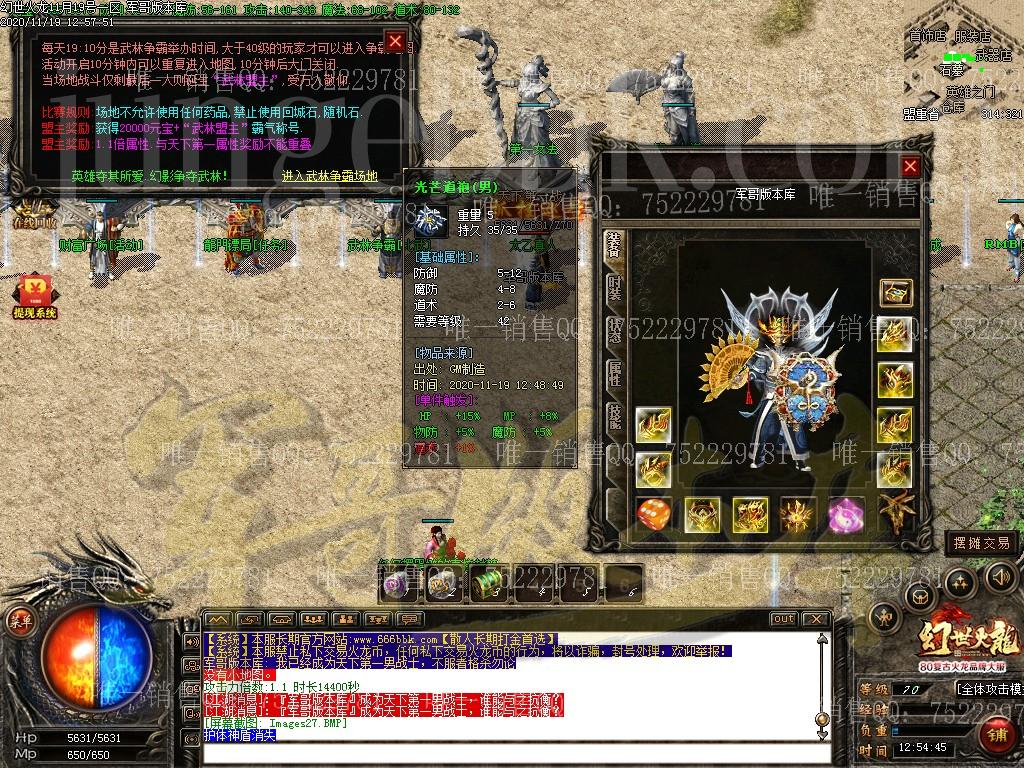Close the chat window with X

pyautogui.click(x=817, y=619)
